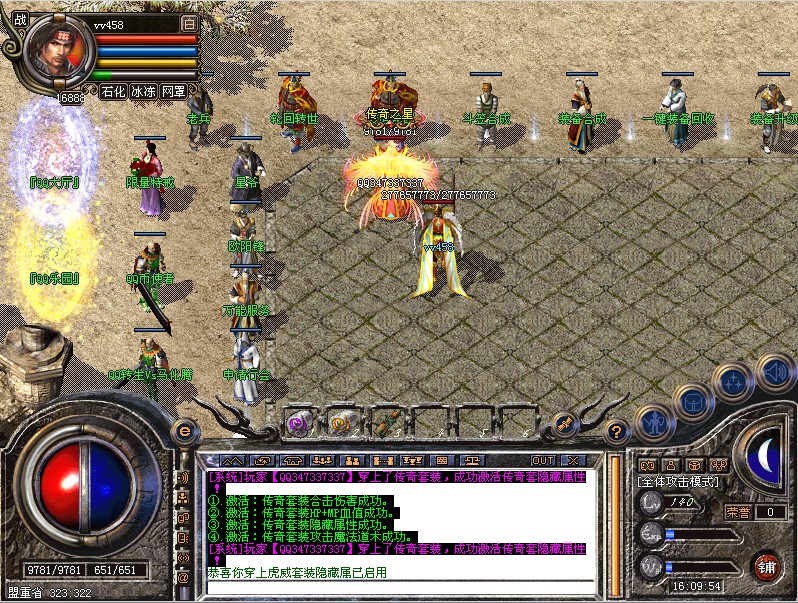This screenshot has height=603, width=798.
Task: Click the '@' chat channel button
Action: [x=183, y=577]
